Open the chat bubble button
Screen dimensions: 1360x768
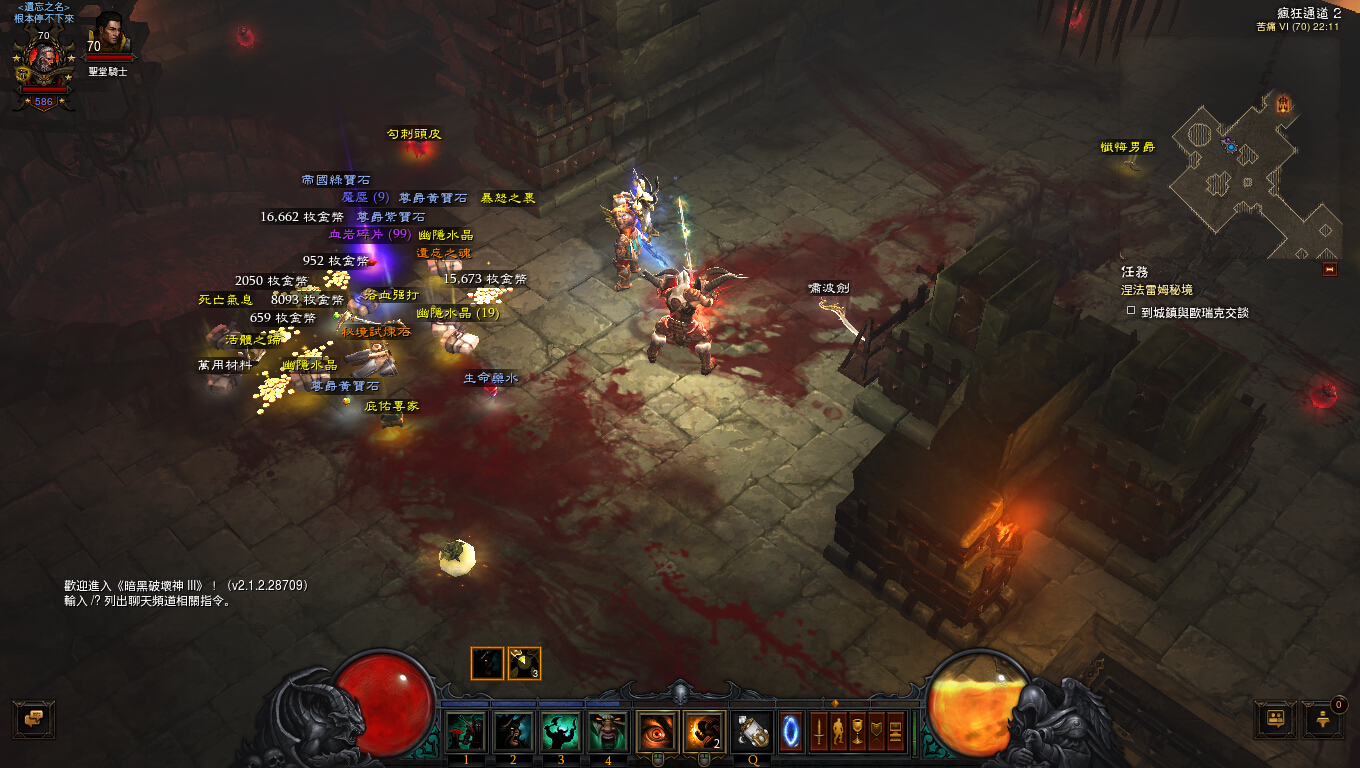click(33, 718)
